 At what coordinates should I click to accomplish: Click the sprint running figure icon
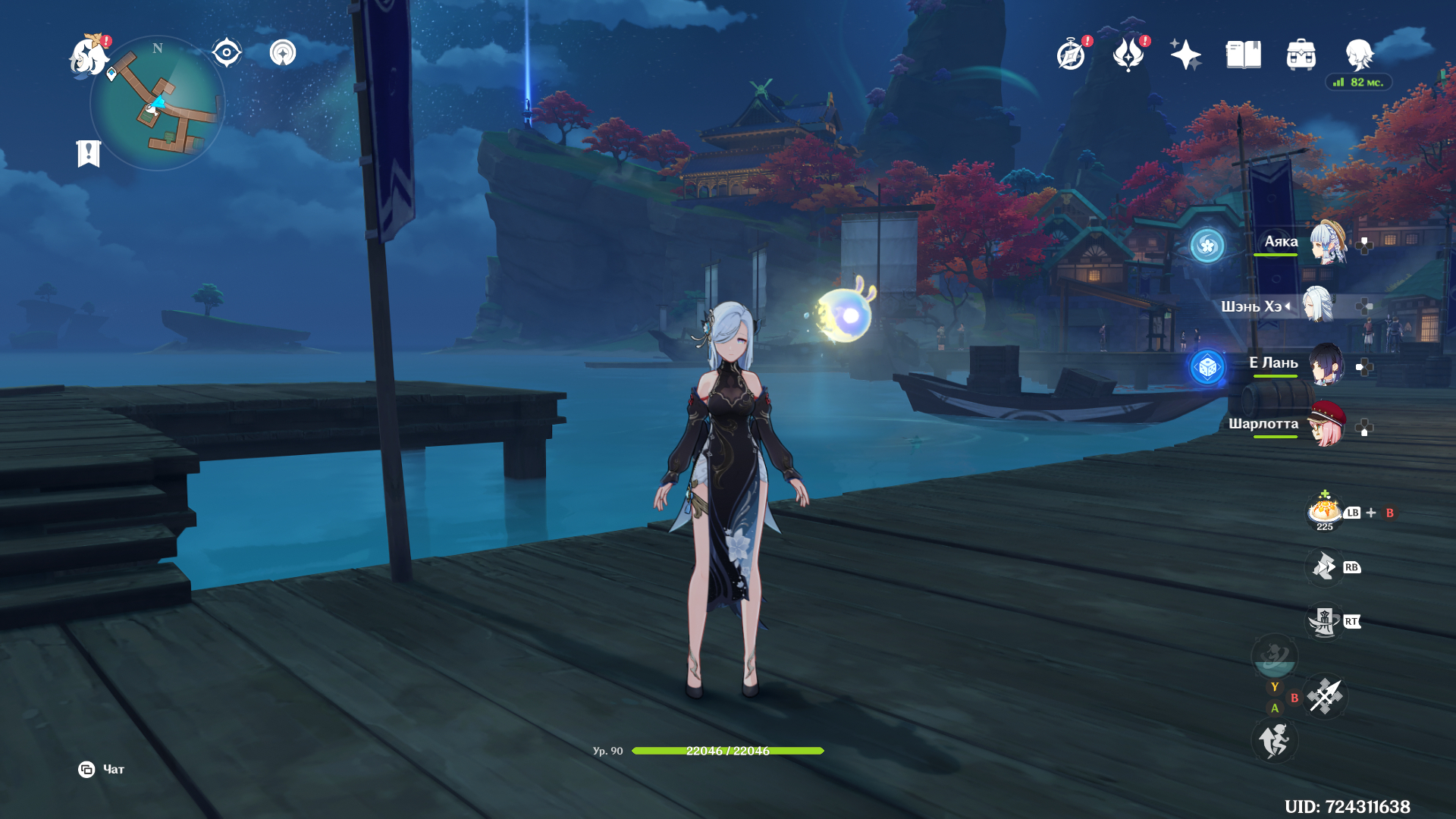tap(1275, 740)
